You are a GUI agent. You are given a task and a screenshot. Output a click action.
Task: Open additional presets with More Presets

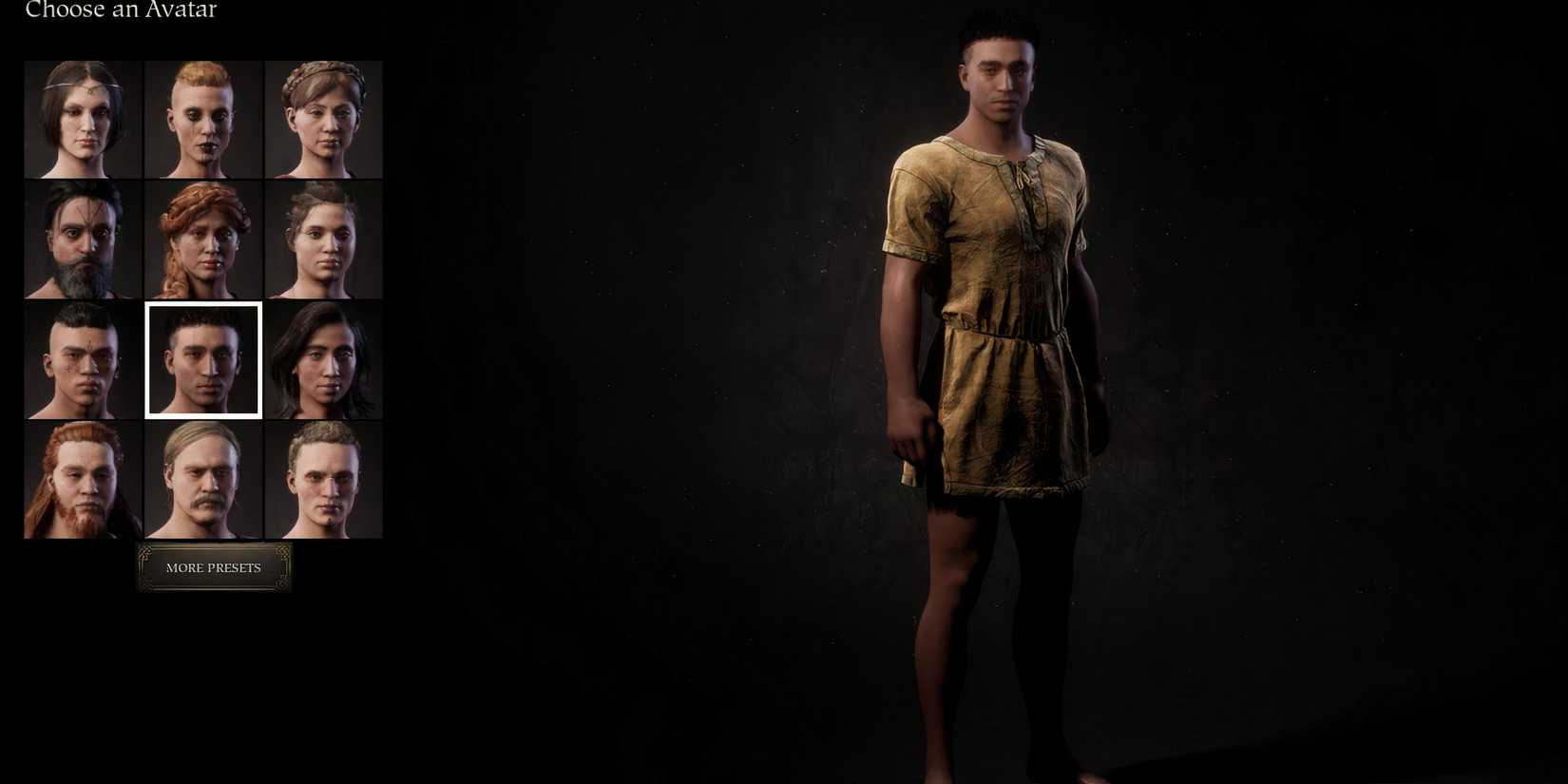click(213, 567)
